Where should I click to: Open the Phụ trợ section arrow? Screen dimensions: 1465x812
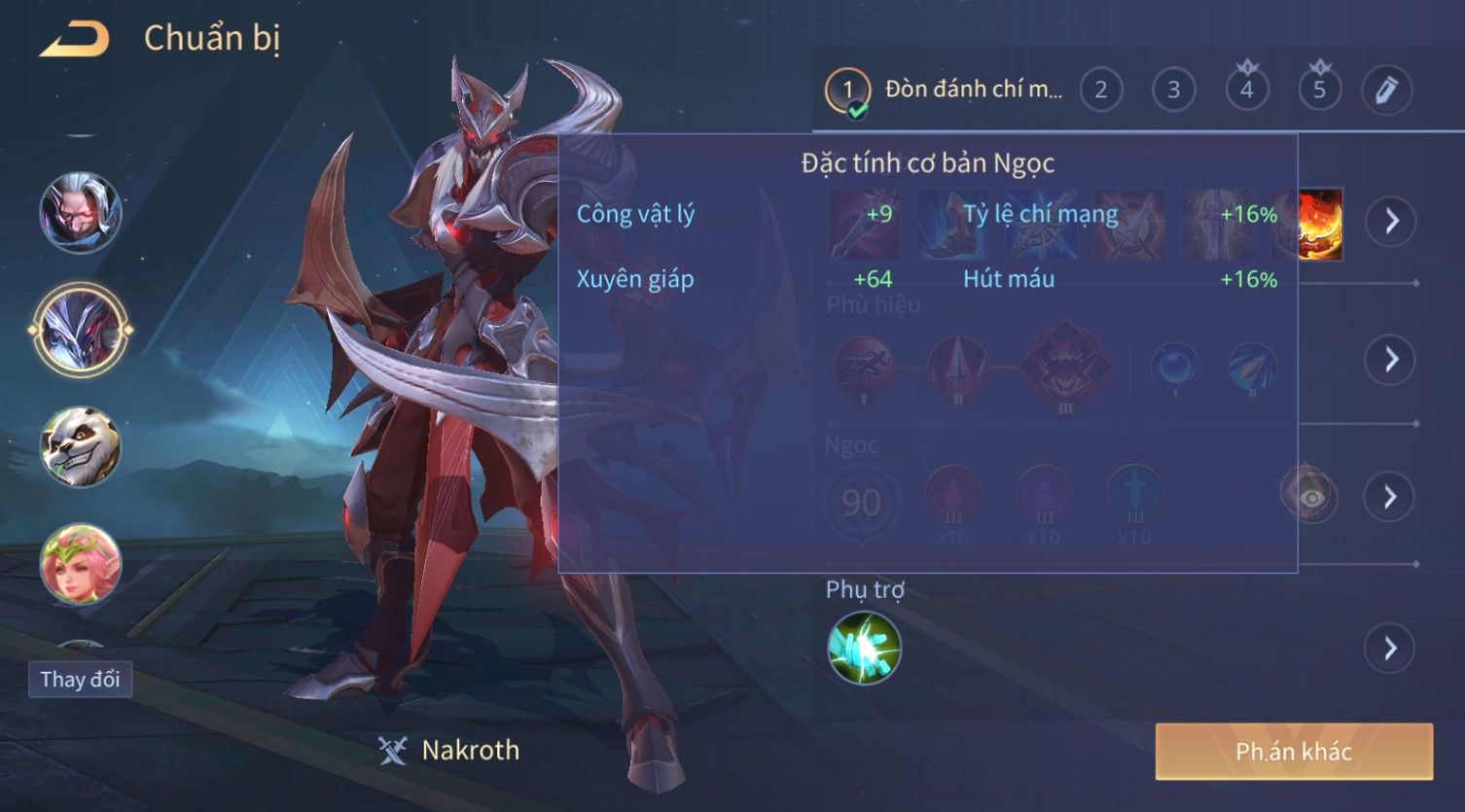click(x=1390, y=648)
